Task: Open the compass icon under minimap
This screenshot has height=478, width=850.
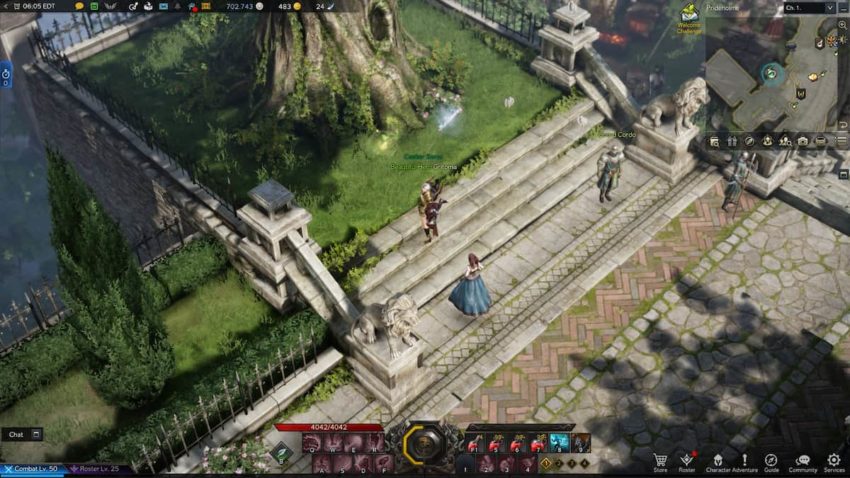Action: (x=749, y=142)
